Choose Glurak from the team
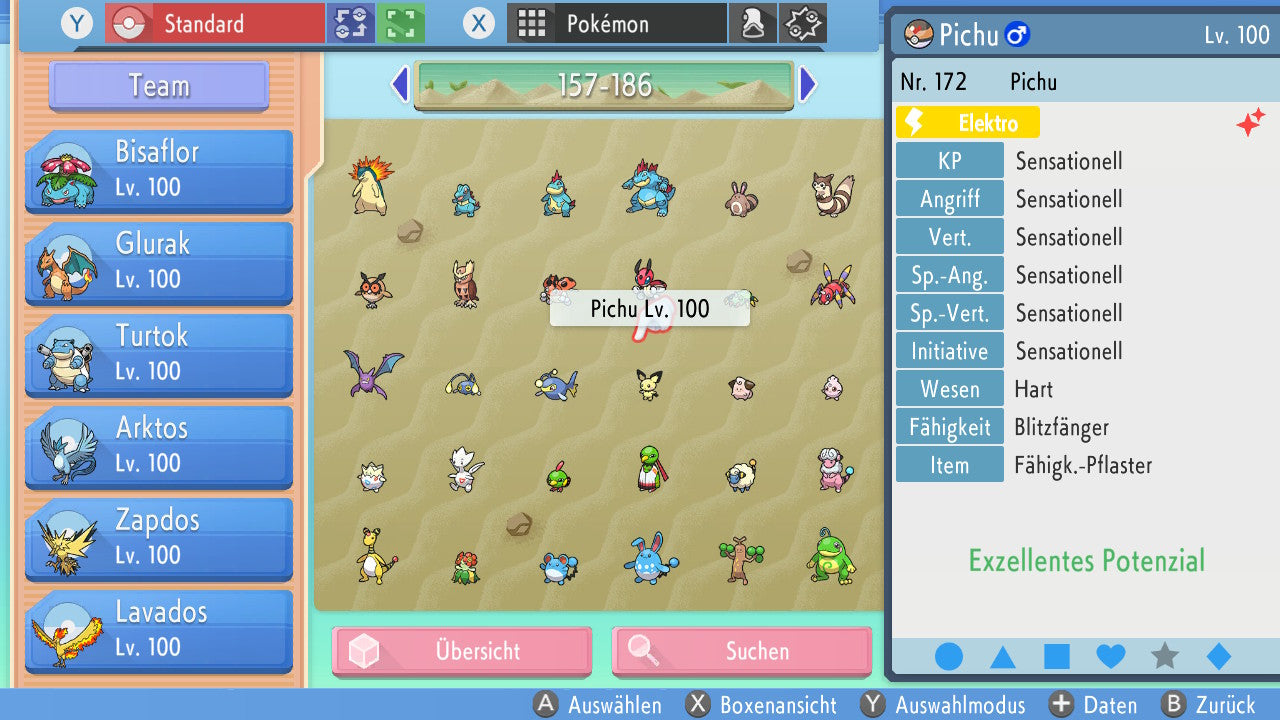 [159, 262]
